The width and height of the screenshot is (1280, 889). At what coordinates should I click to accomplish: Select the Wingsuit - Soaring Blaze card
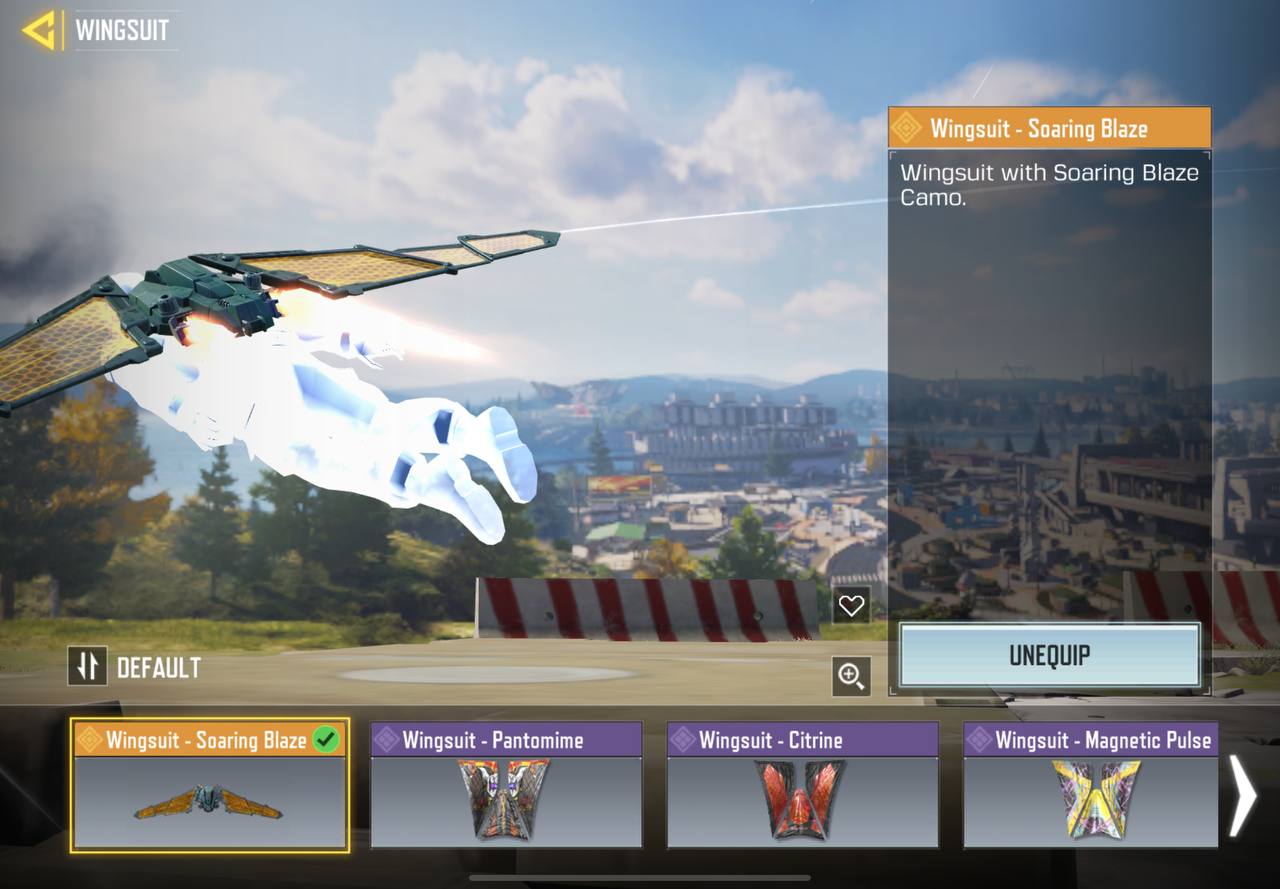click(x=209, y=786)
